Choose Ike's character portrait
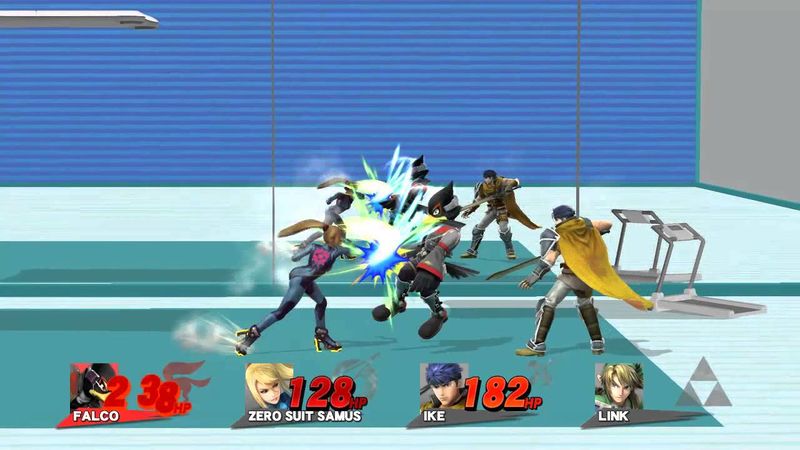 click(444, 386)
